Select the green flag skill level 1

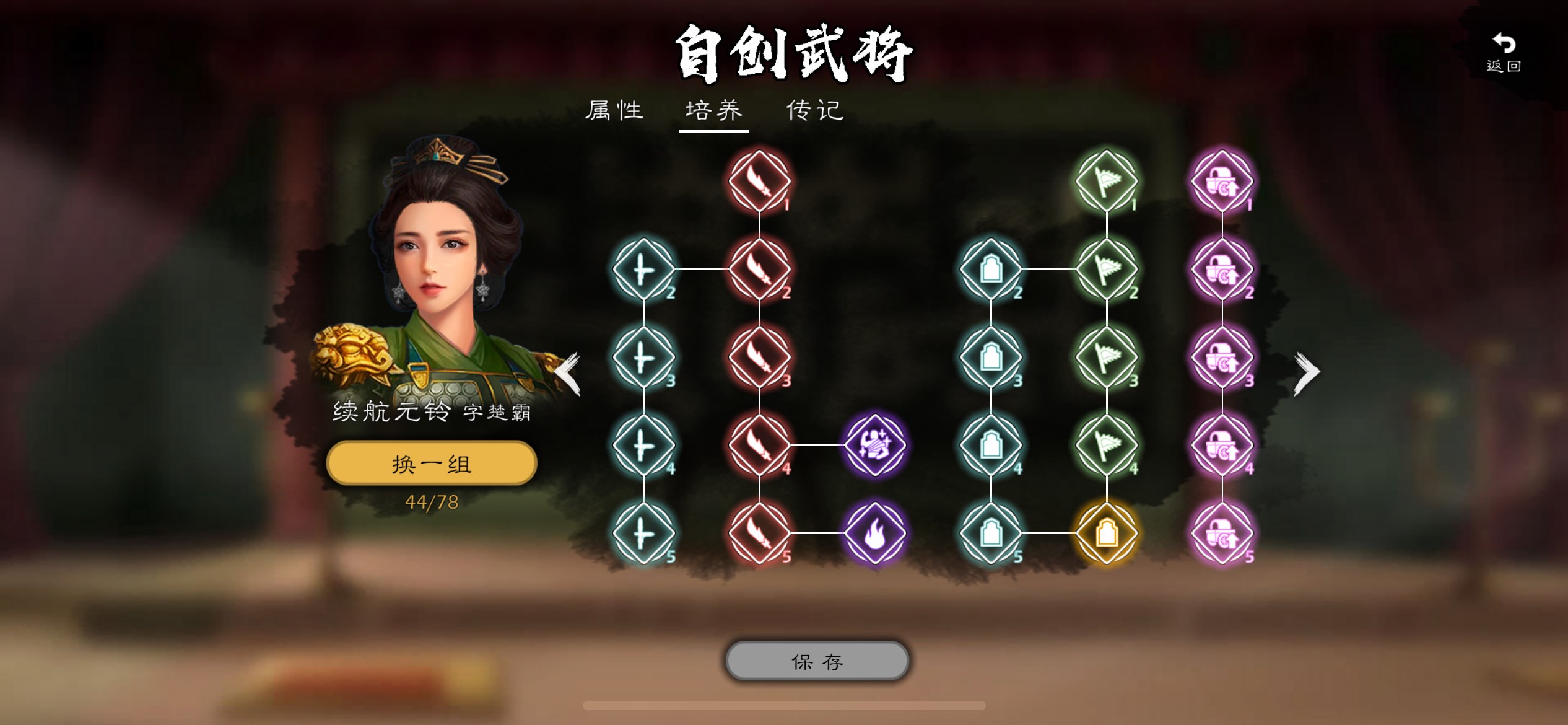click(x=1107, y=181)
